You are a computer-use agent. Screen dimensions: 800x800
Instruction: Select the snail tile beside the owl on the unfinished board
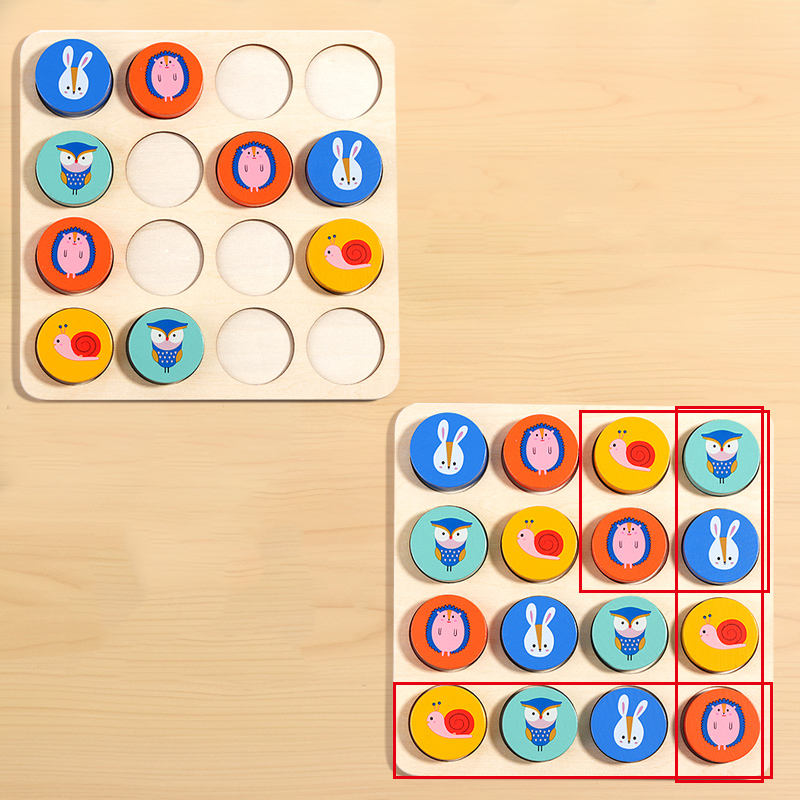74,346
